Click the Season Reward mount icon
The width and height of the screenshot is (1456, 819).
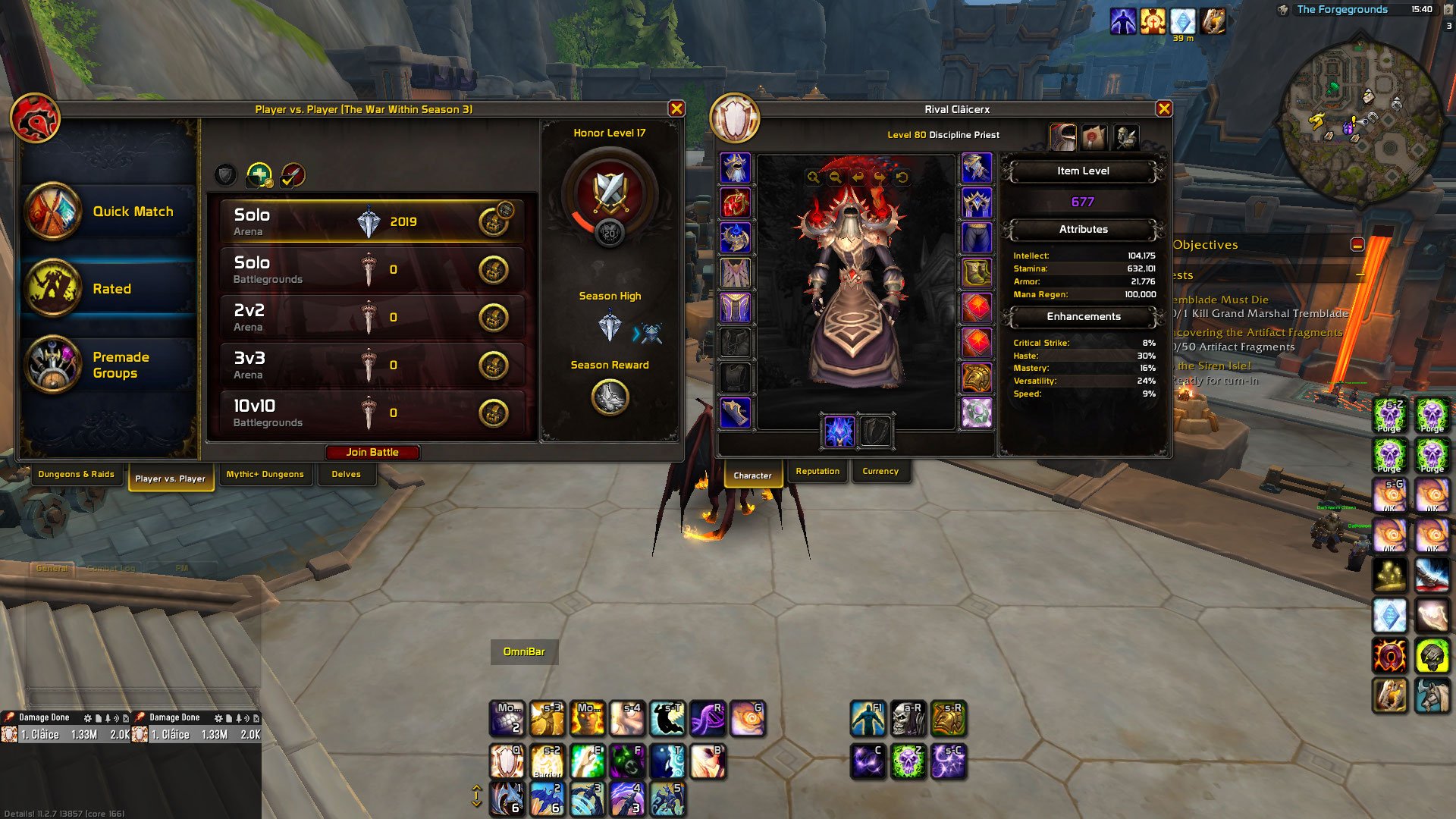coord(610,397)
